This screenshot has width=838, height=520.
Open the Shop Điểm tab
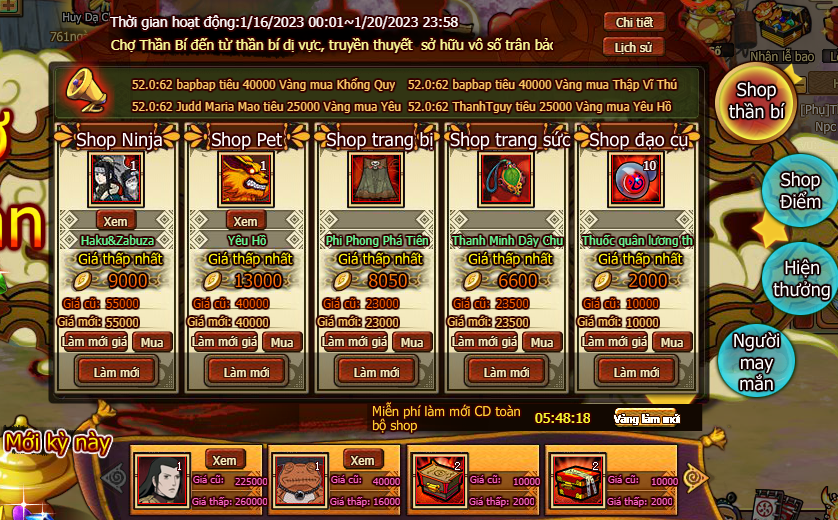pyautogui.click(x=799, y=190)
